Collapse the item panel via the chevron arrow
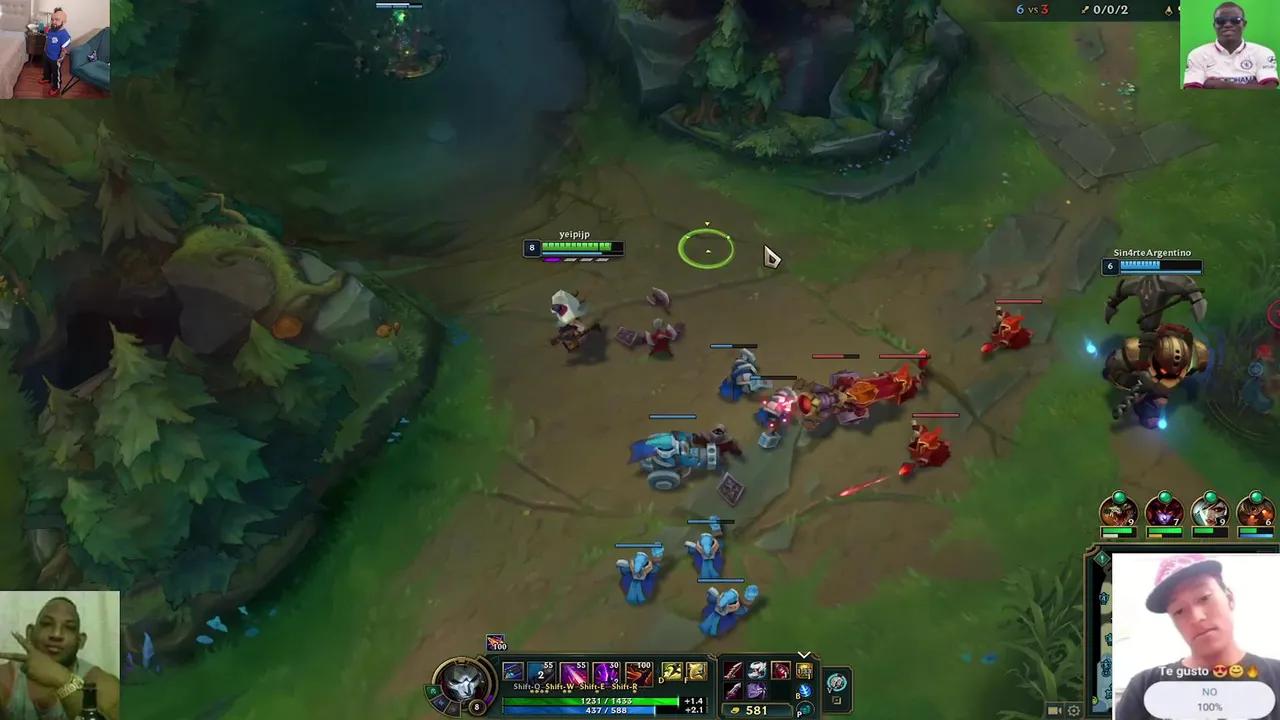The image size is (1280, 720). [805, 655]
